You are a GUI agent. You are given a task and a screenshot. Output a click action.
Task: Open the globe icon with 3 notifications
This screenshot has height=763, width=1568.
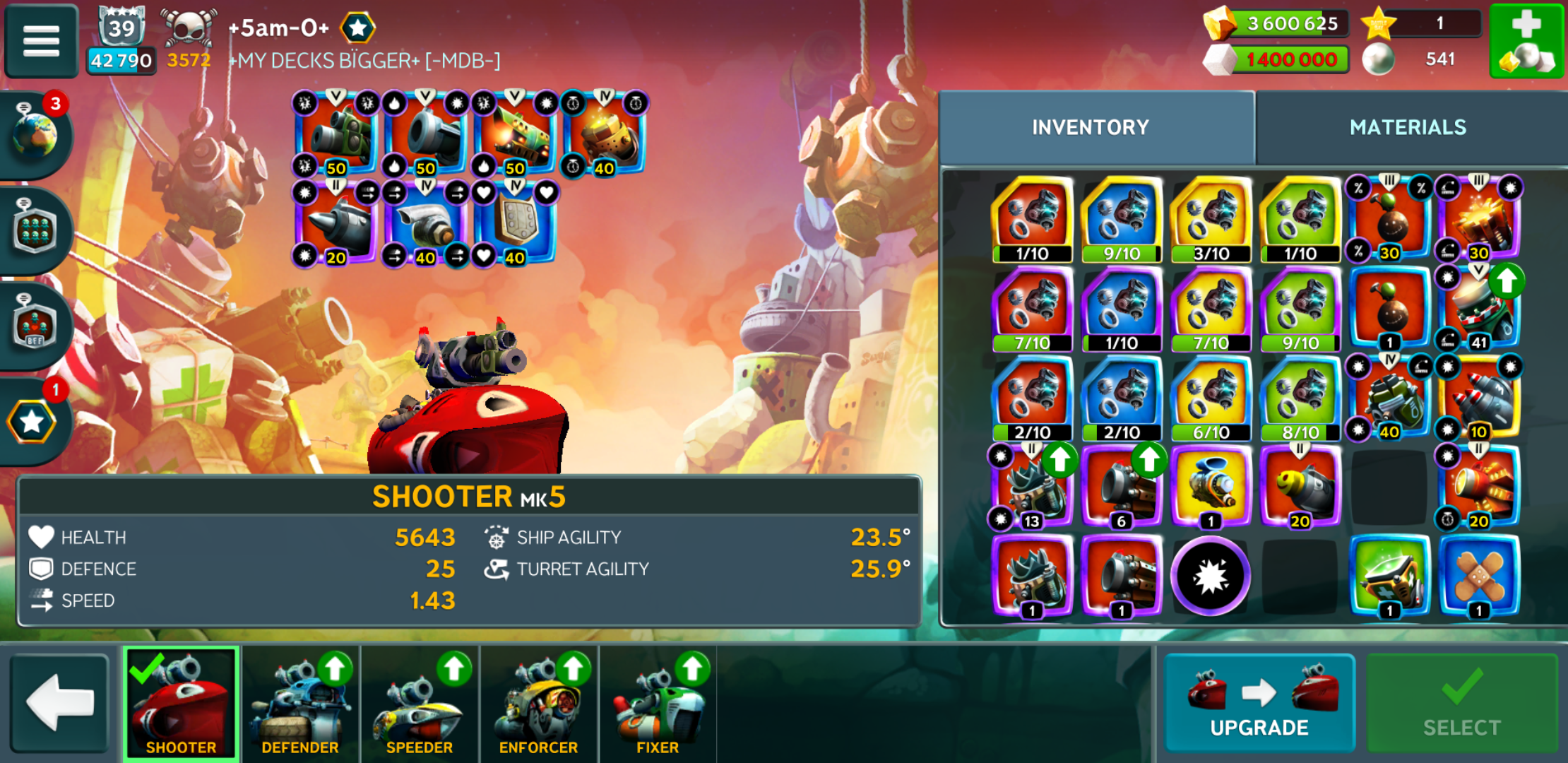pyautogui.click(x=35, y=134)
